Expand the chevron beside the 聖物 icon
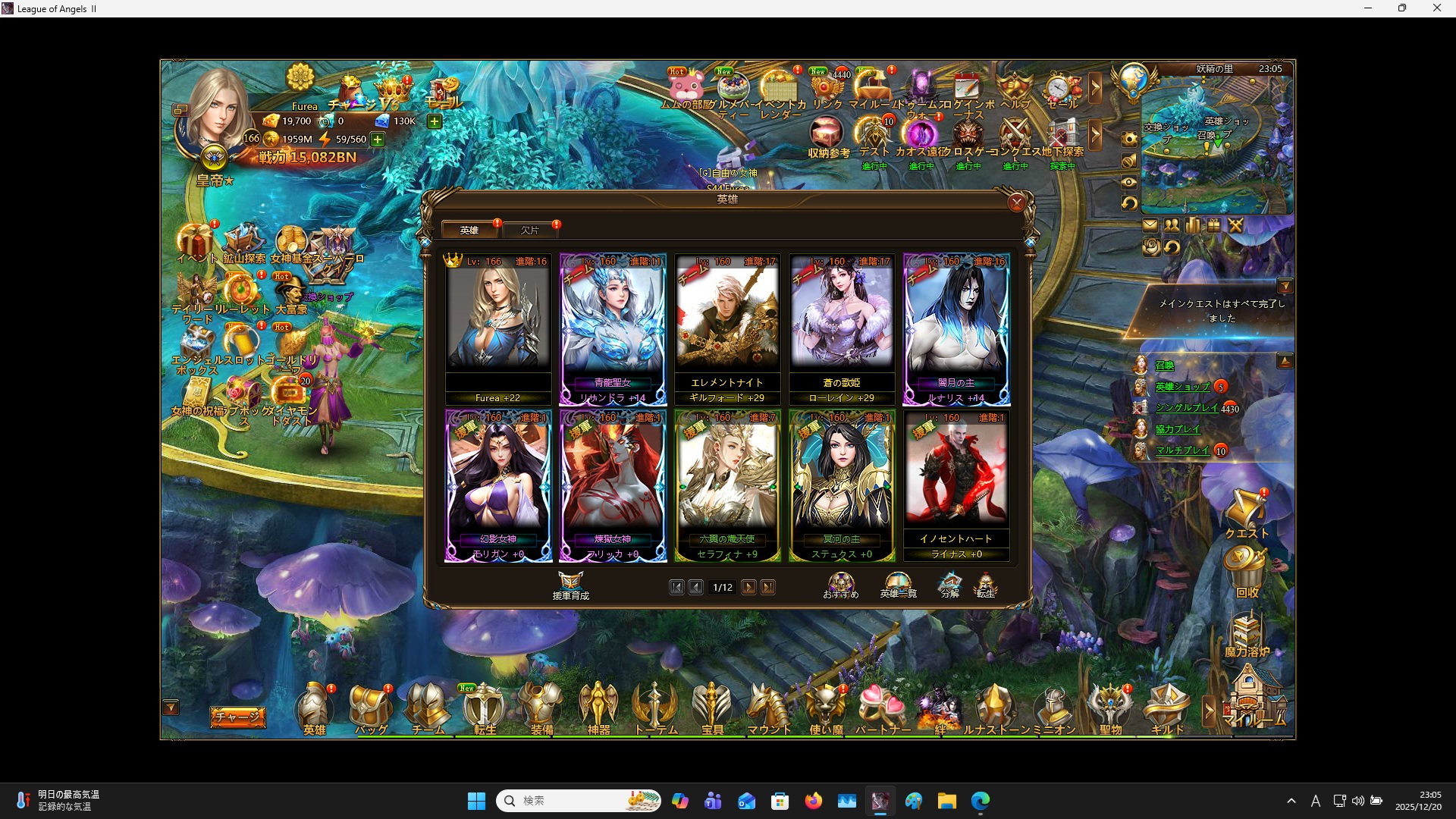Screen dimensions: 1456x819 click(1208, 711)
